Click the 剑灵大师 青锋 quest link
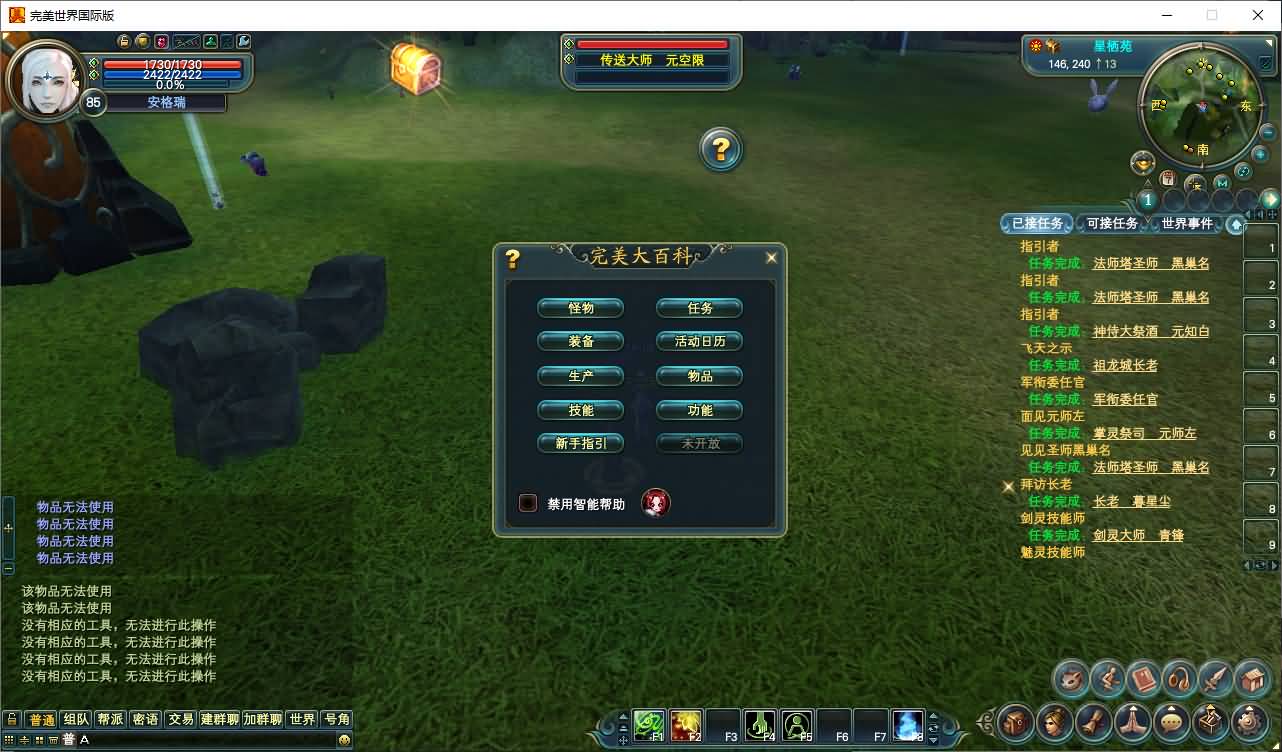Viewport: 1282px width, 752px height. [x=1138, y=535]
